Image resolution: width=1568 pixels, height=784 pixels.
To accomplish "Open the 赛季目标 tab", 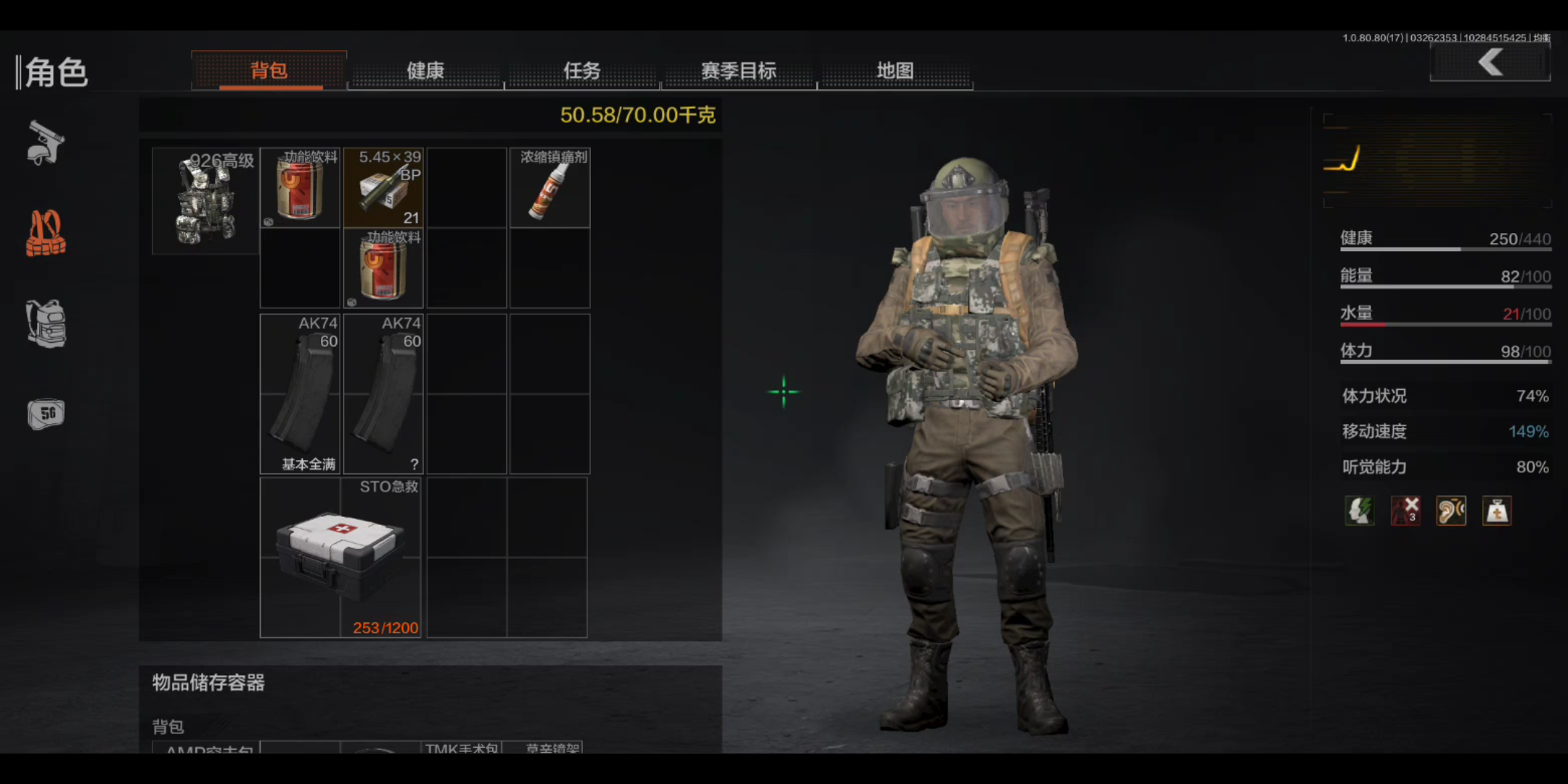I will [739, 70].
